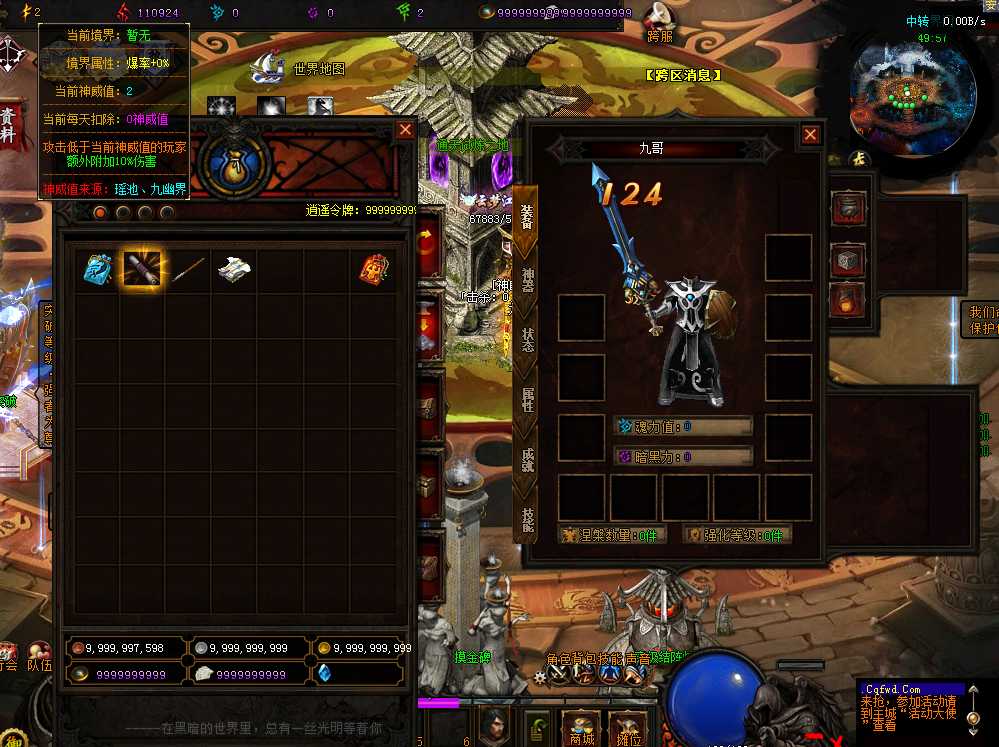Select the white paper stack item
Viewport: 999px width, 747px height.
click(x=233, y=268)
